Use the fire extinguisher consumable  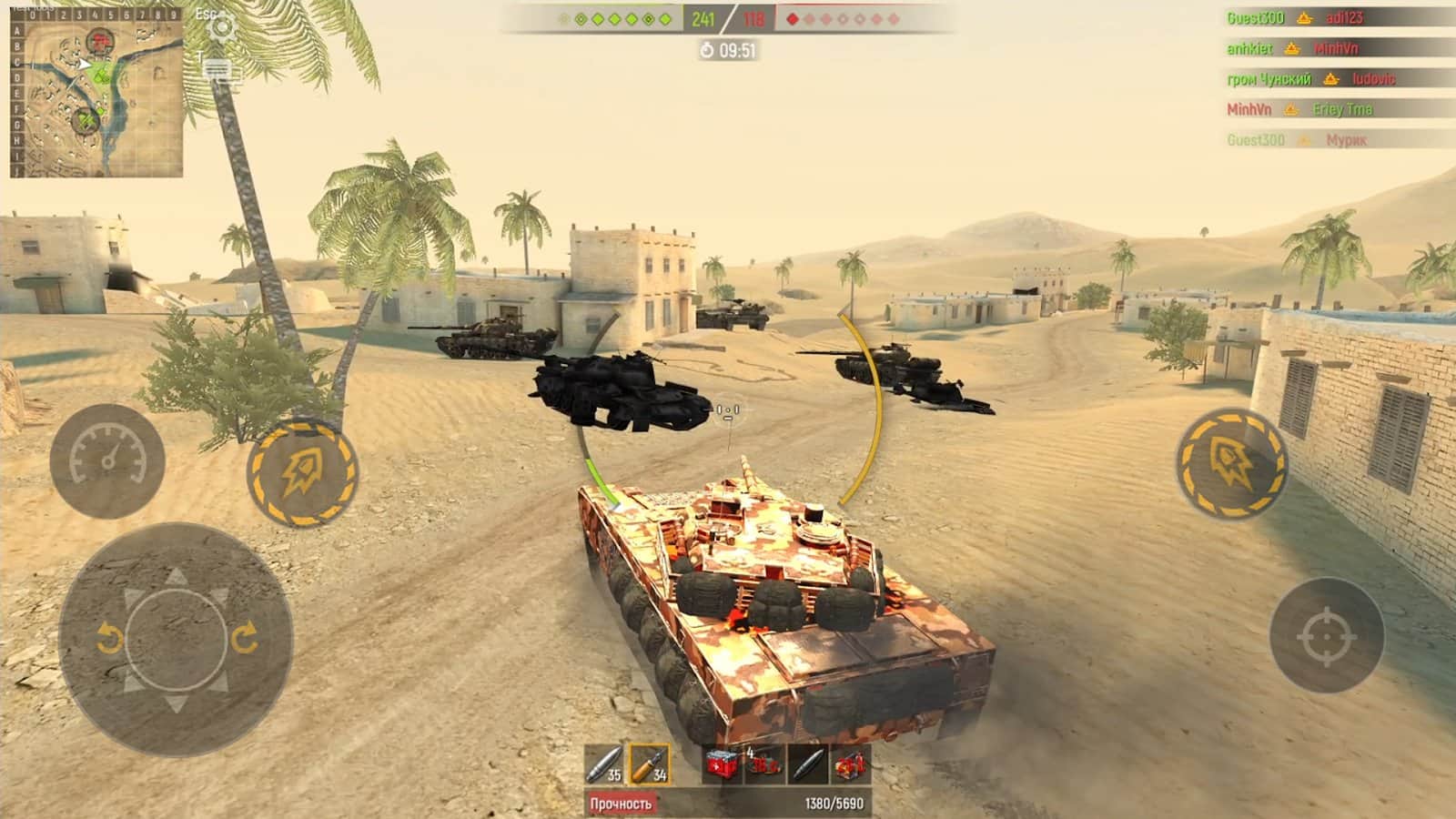point(850,764)
